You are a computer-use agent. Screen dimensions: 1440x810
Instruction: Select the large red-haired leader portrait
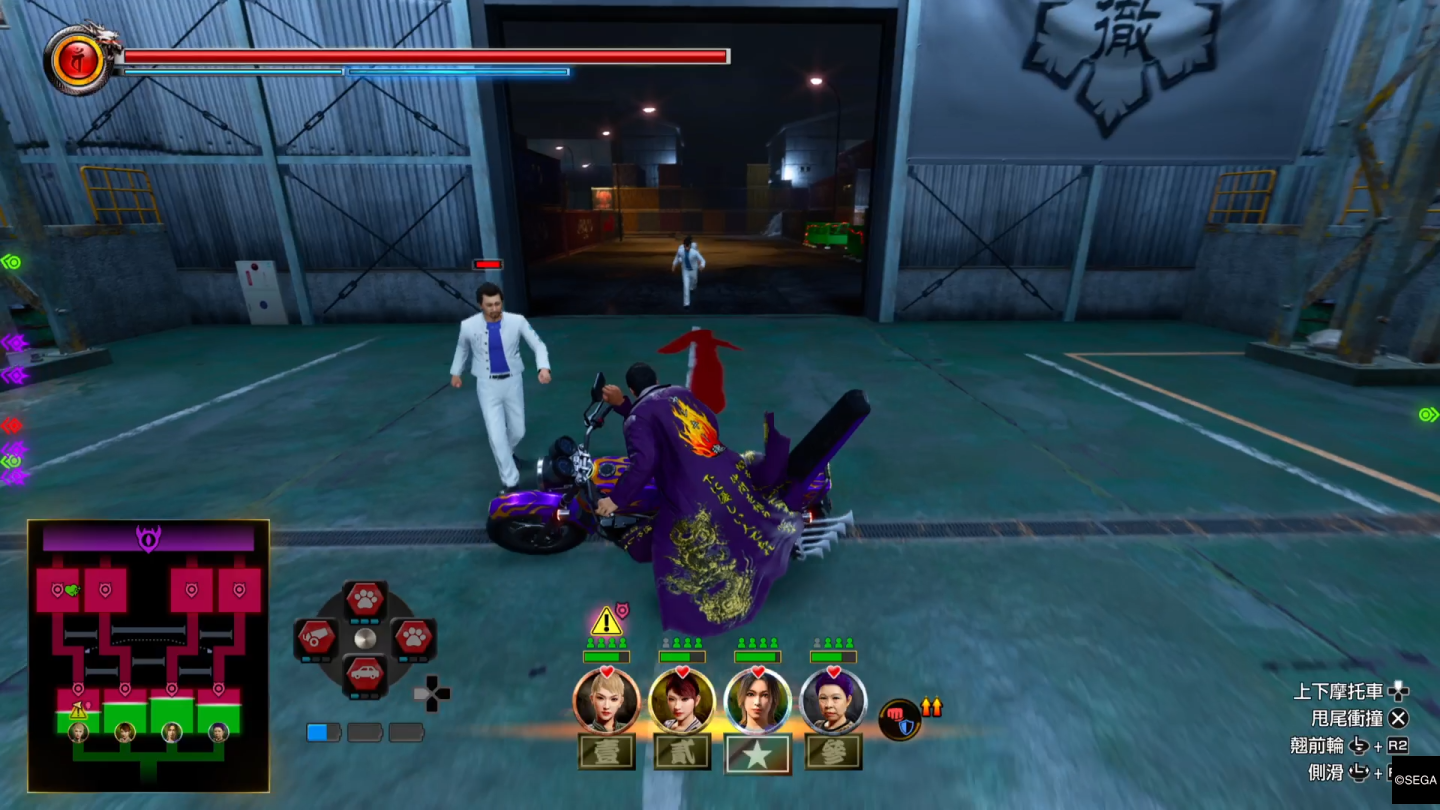pyautogui.click(x=682, y=700)
